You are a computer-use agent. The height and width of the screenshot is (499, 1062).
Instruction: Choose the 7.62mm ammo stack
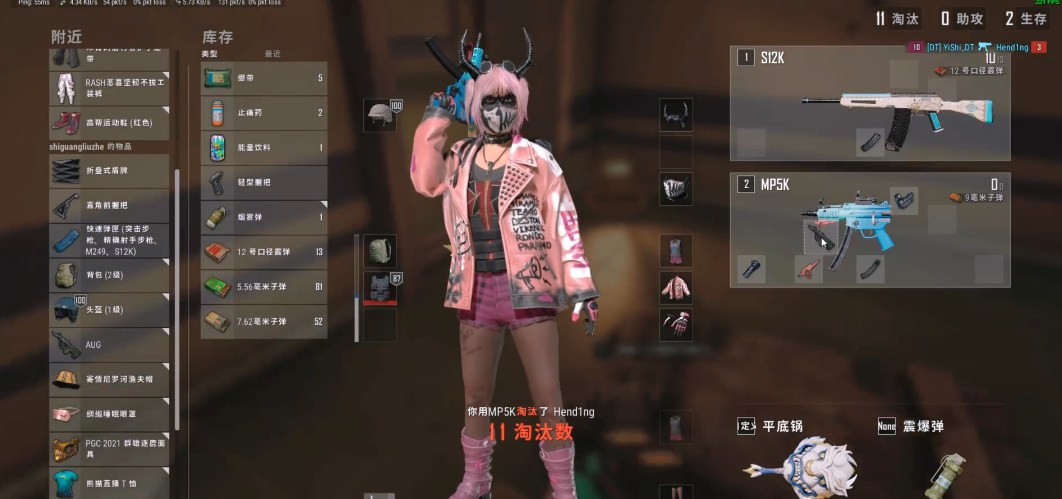[x=264, y=321]
